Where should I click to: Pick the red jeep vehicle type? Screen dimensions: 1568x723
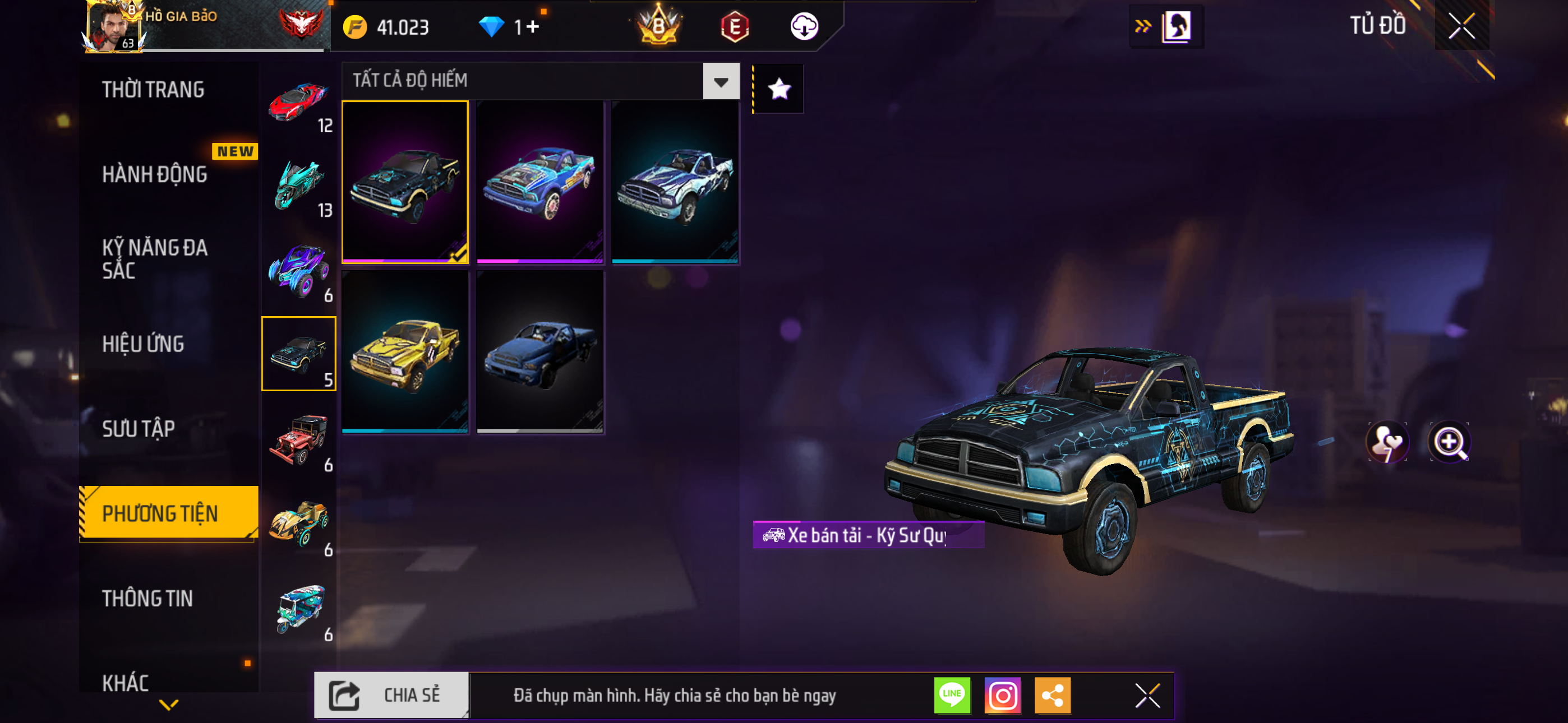(x=298, y=439)
